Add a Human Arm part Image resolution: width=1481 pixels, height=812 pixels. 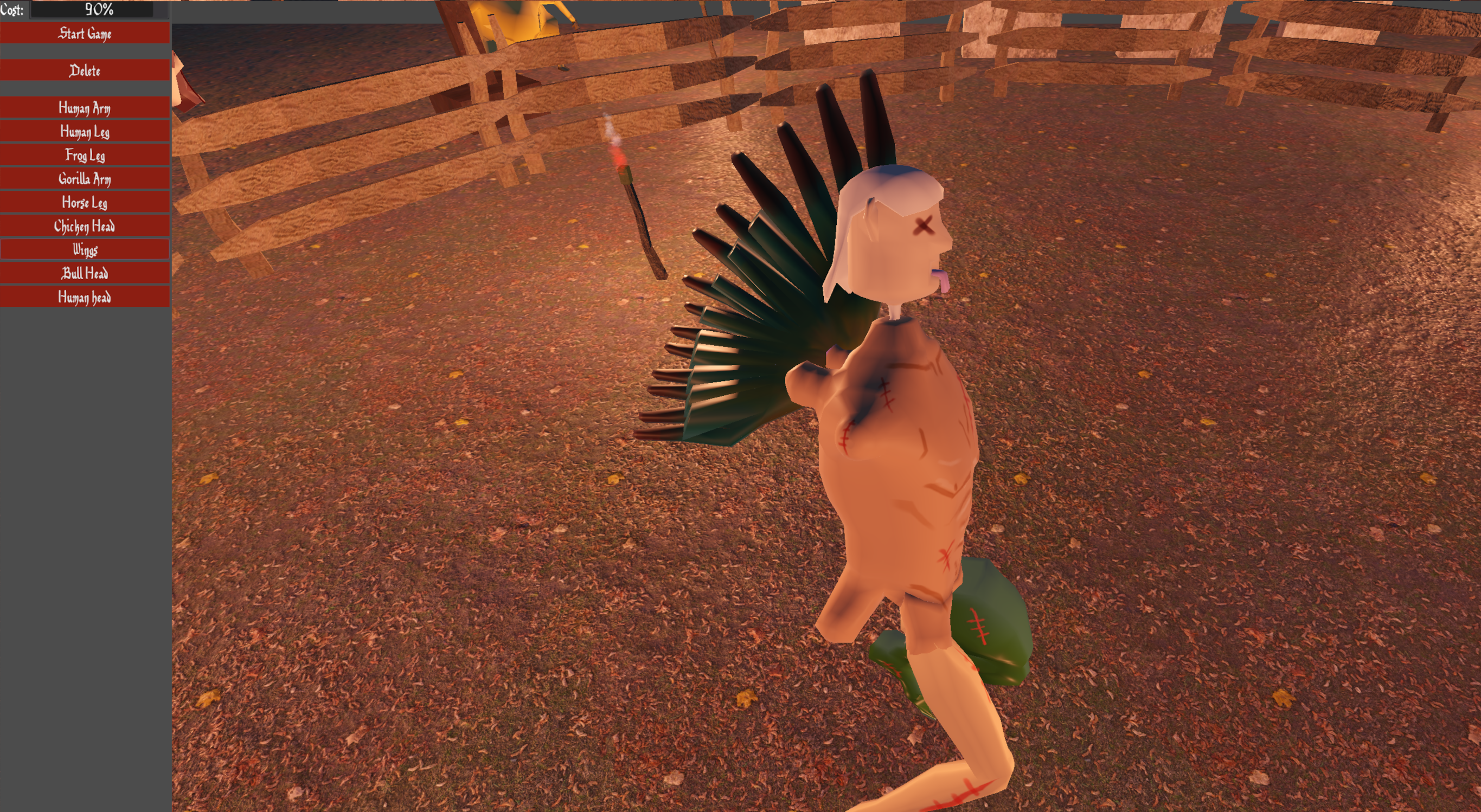(x=85, y=107)
